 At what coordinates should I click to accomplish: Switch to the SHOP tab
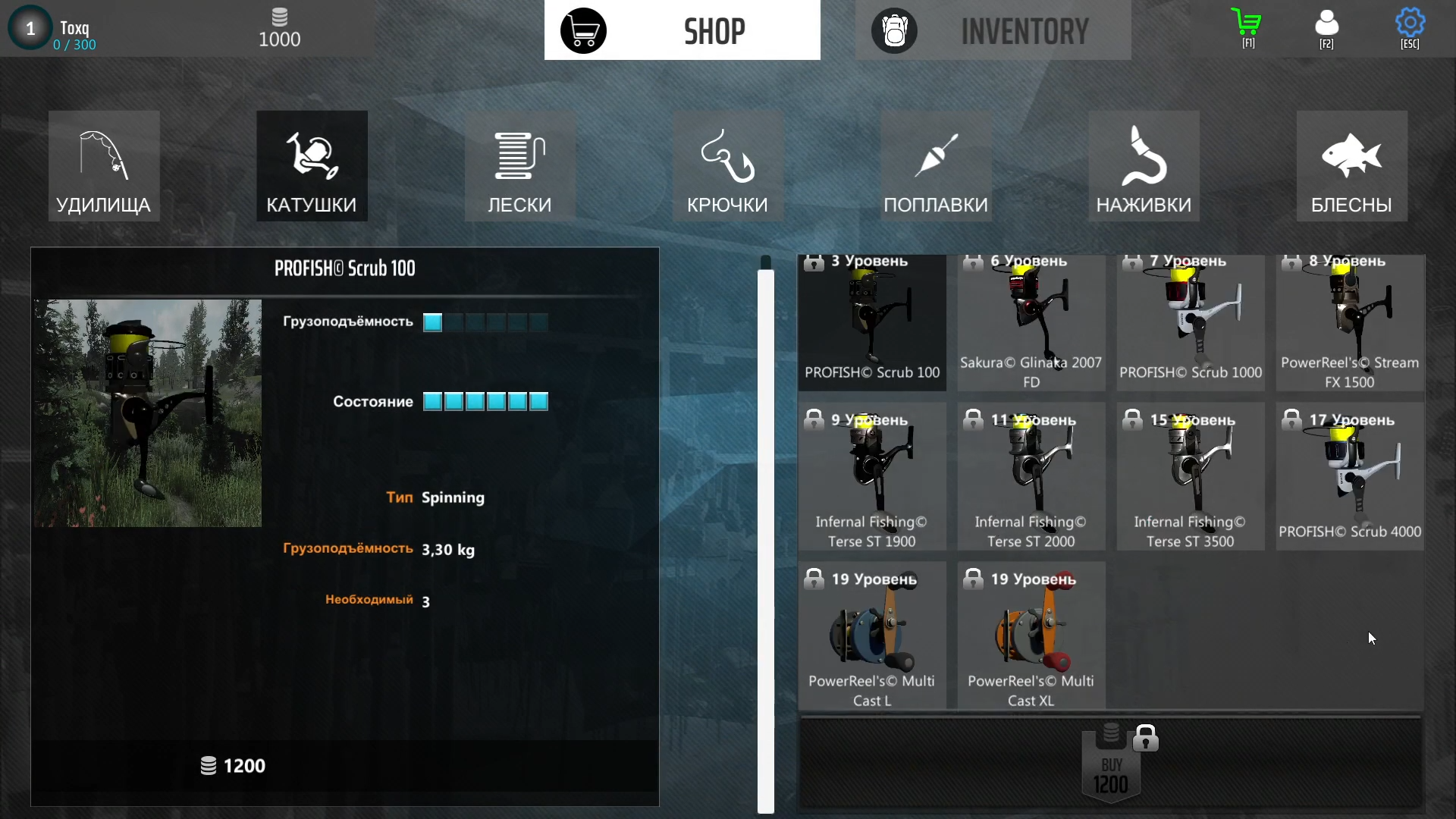pyautogui.click(x=682, y=30)
